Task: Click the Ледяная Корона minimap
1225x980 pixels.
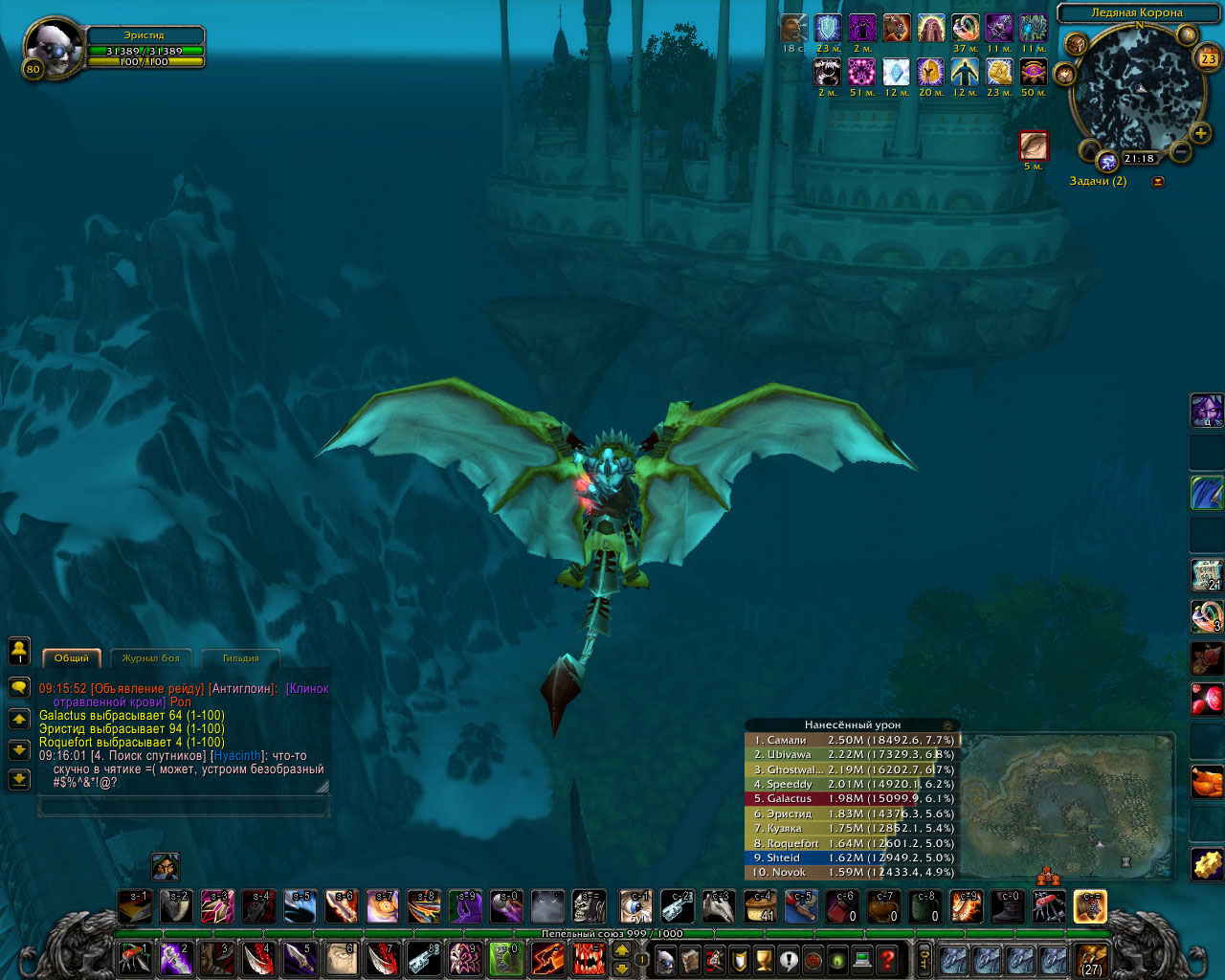Action: 1137,88
